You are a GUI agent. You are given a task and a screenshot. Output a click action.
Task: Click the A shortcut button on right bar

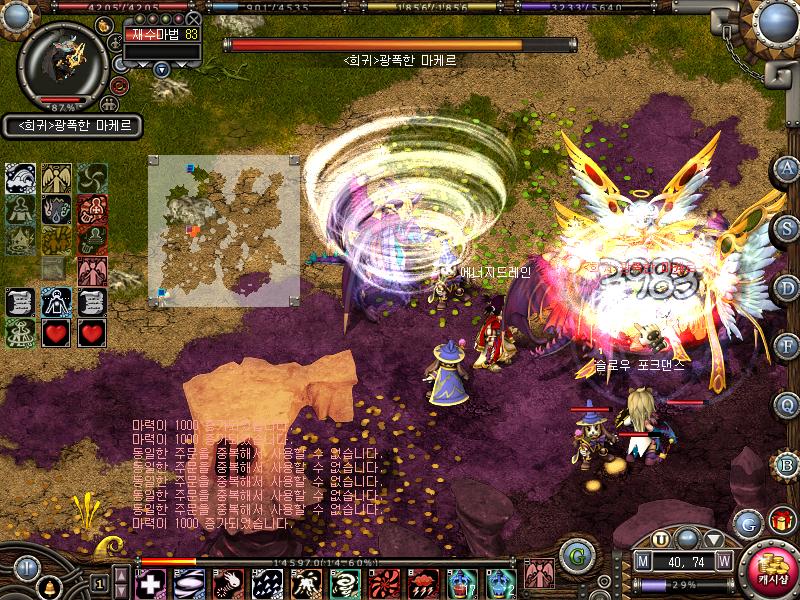[x=788, y=168]
